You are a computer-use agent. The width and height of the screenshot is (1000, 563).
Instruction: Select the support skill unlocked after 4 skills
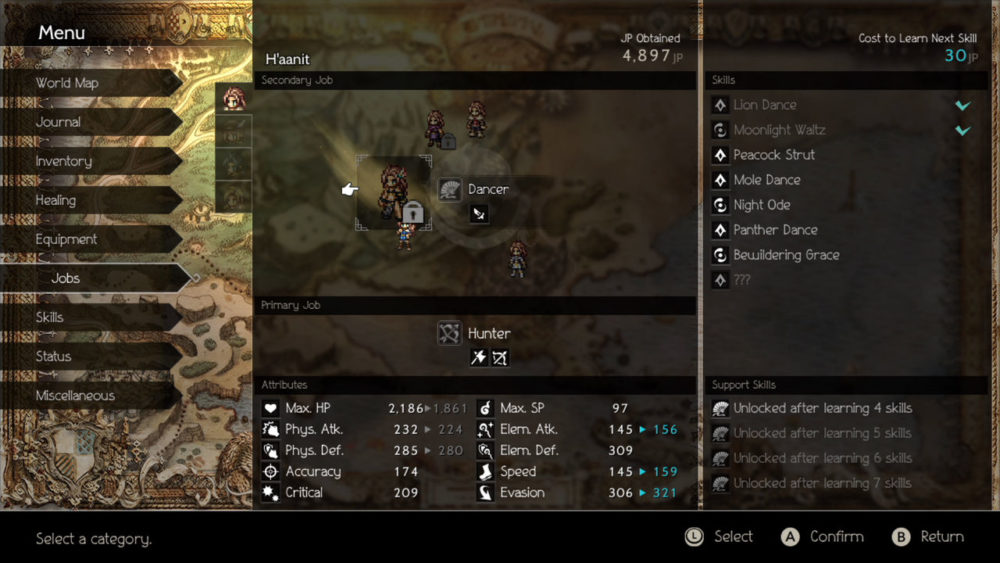[x=822, y=408]
